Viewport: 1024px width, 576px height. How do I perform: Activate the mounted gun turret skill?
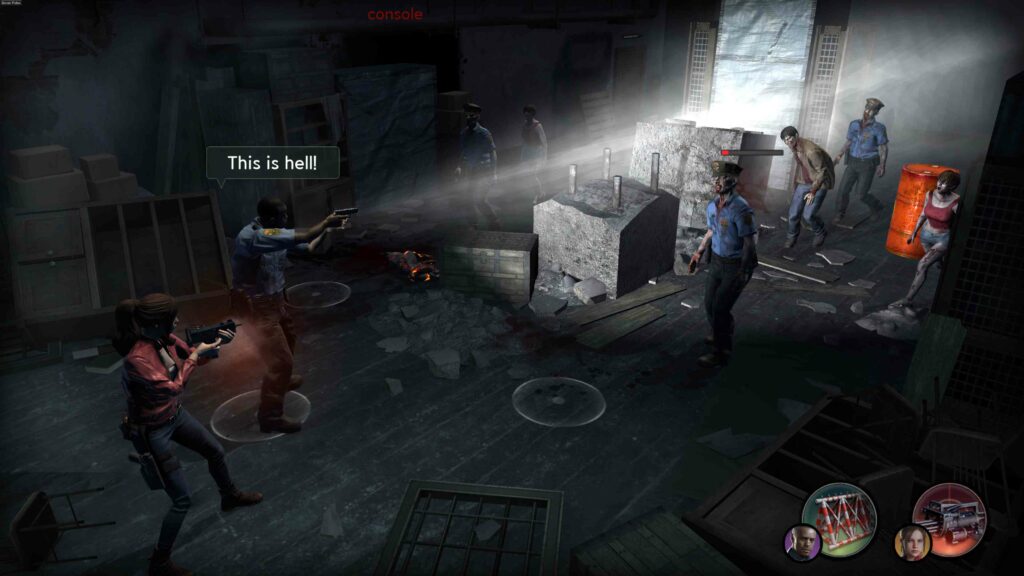[949, 520]
